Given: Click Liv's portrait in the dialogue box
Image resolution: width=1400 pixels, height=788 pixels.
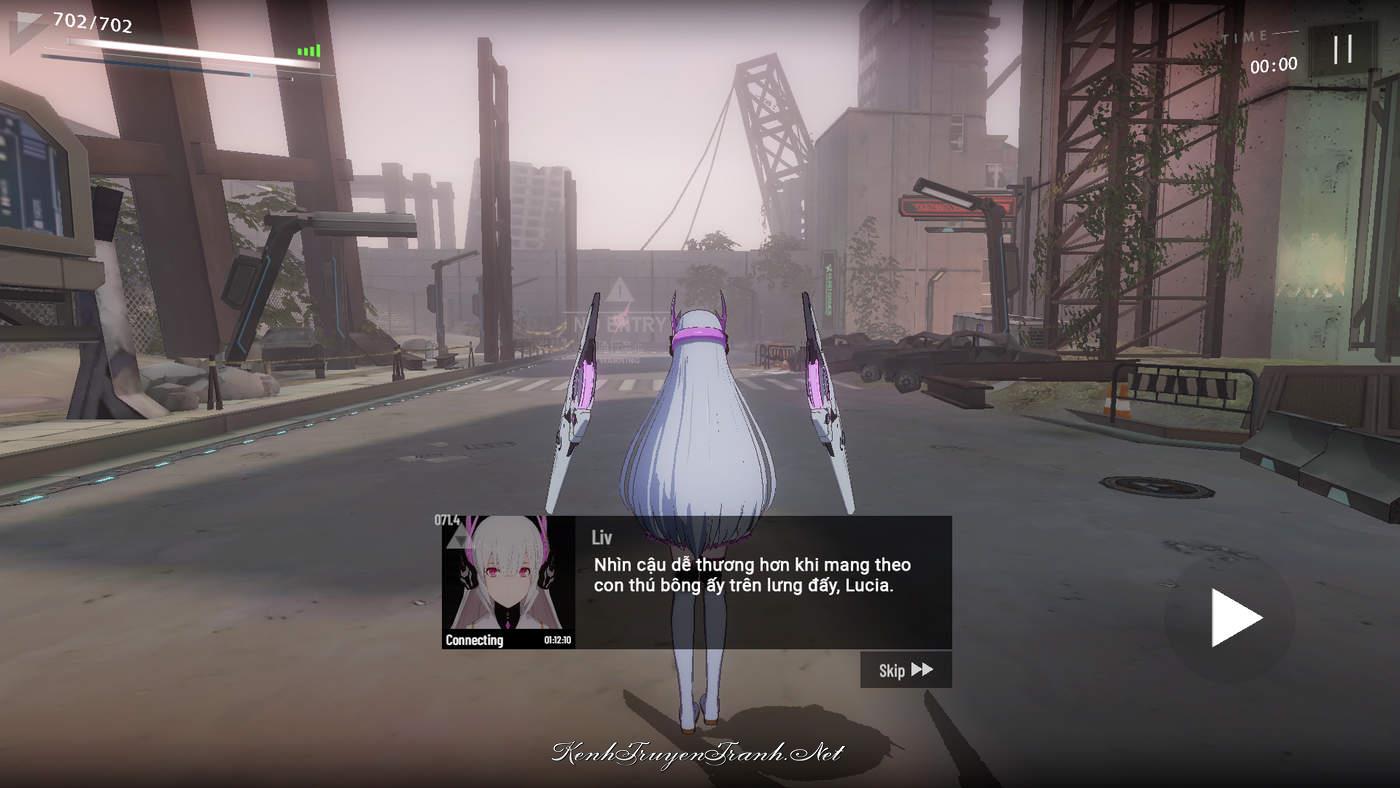Looking at the screenshot, I should point(508,582).
